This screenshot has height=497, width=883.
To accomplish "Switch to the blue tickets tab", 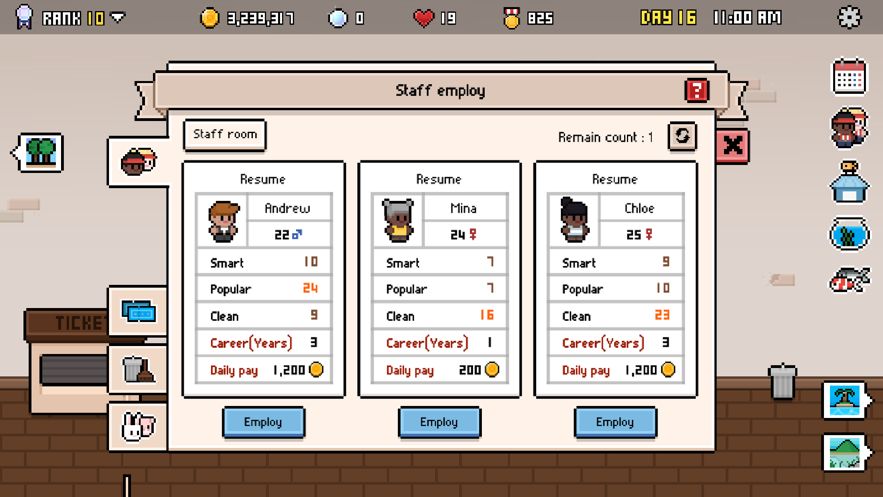I will pos(138,313).
